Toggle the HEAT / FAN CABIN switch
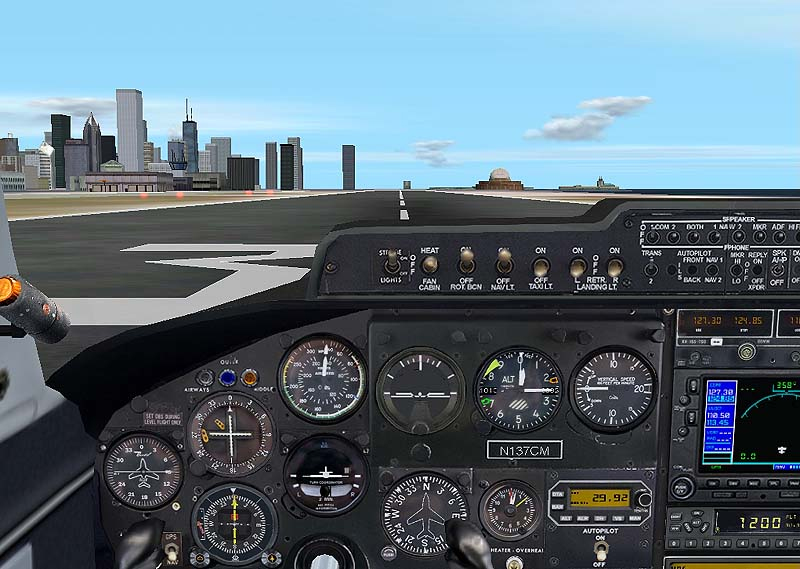Screen dimensions: 800x569 [x=429, y=265]
